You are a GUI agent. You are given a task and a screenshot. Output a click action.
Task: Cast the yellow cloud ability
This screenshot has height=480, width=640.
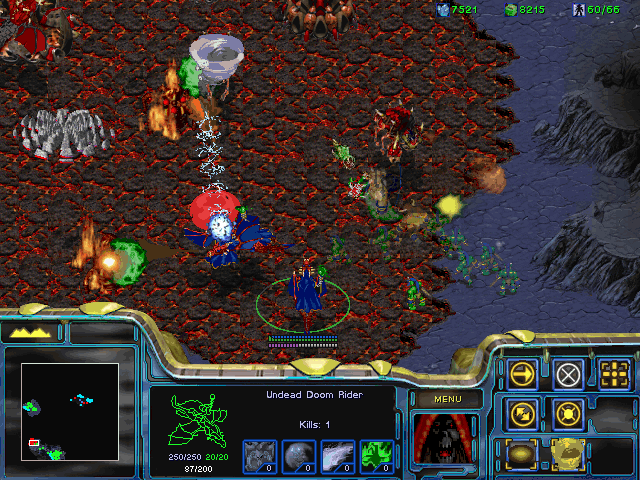tap(568, 453)
